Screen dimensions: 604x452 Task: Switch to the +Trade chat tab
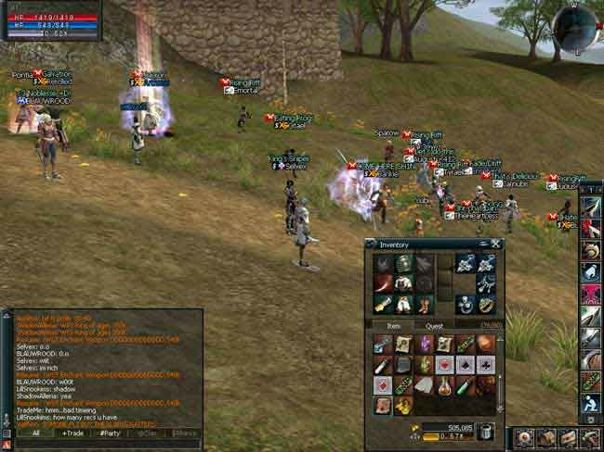click(72, 433)
